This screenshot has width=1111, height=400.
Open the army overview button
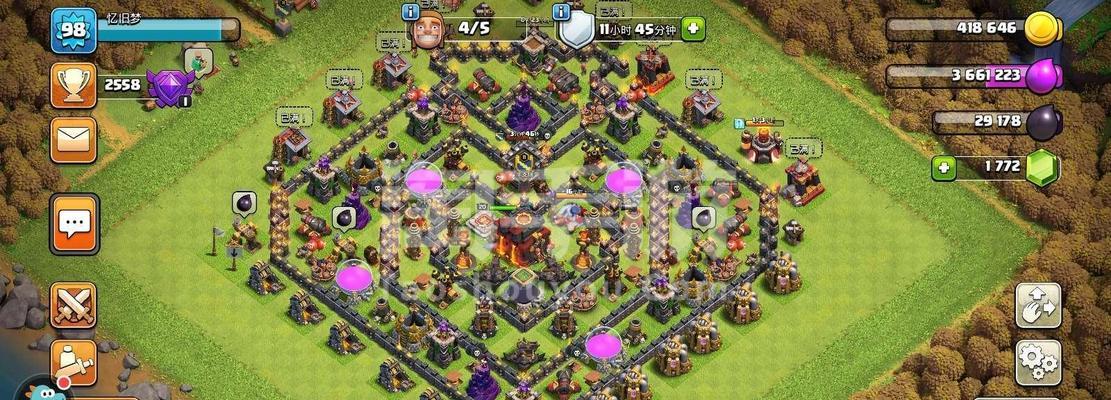pos(73,360)
